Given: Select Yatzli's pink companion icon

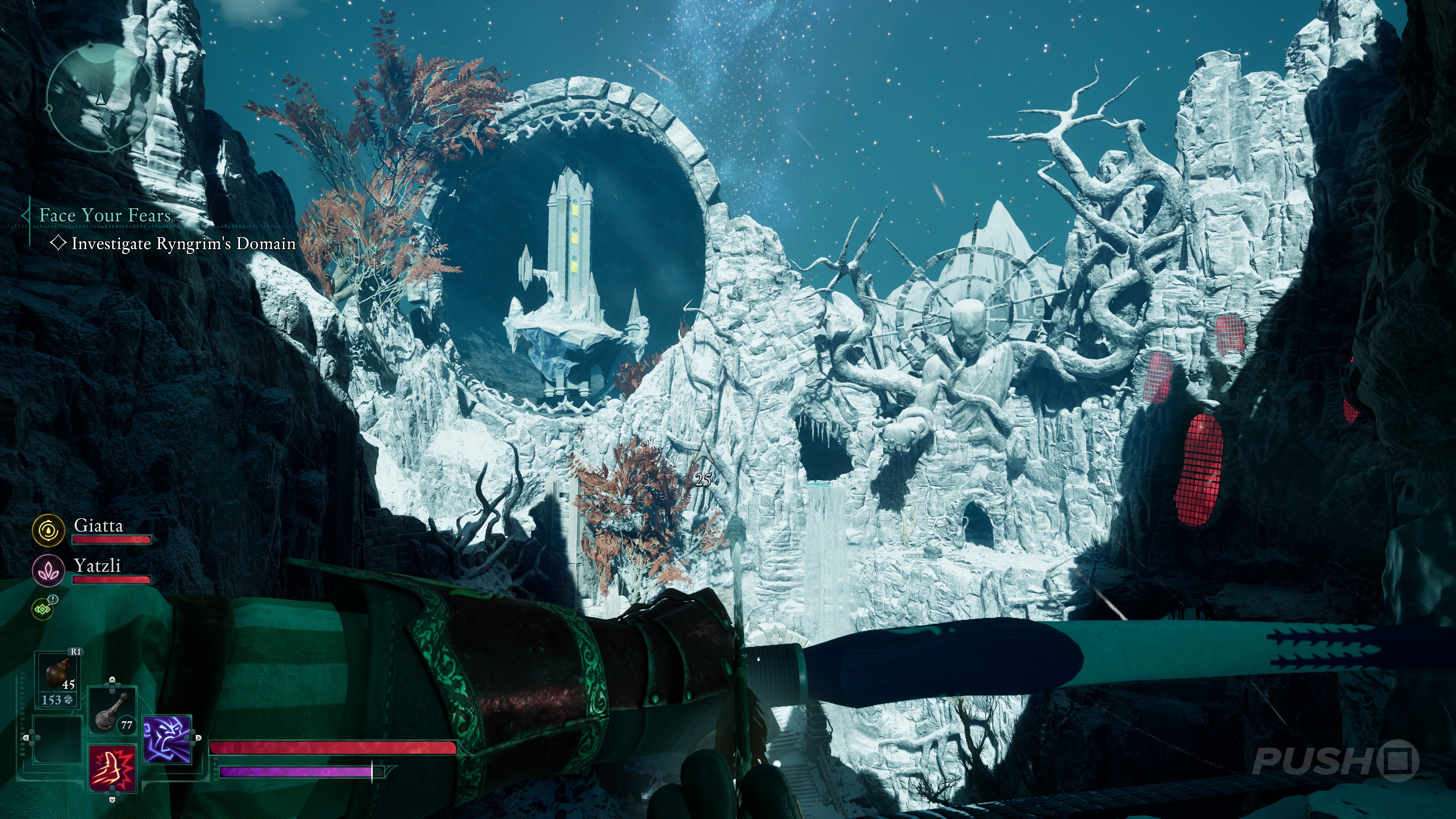Looking at the screenshot, I should (x=49, y=570).
